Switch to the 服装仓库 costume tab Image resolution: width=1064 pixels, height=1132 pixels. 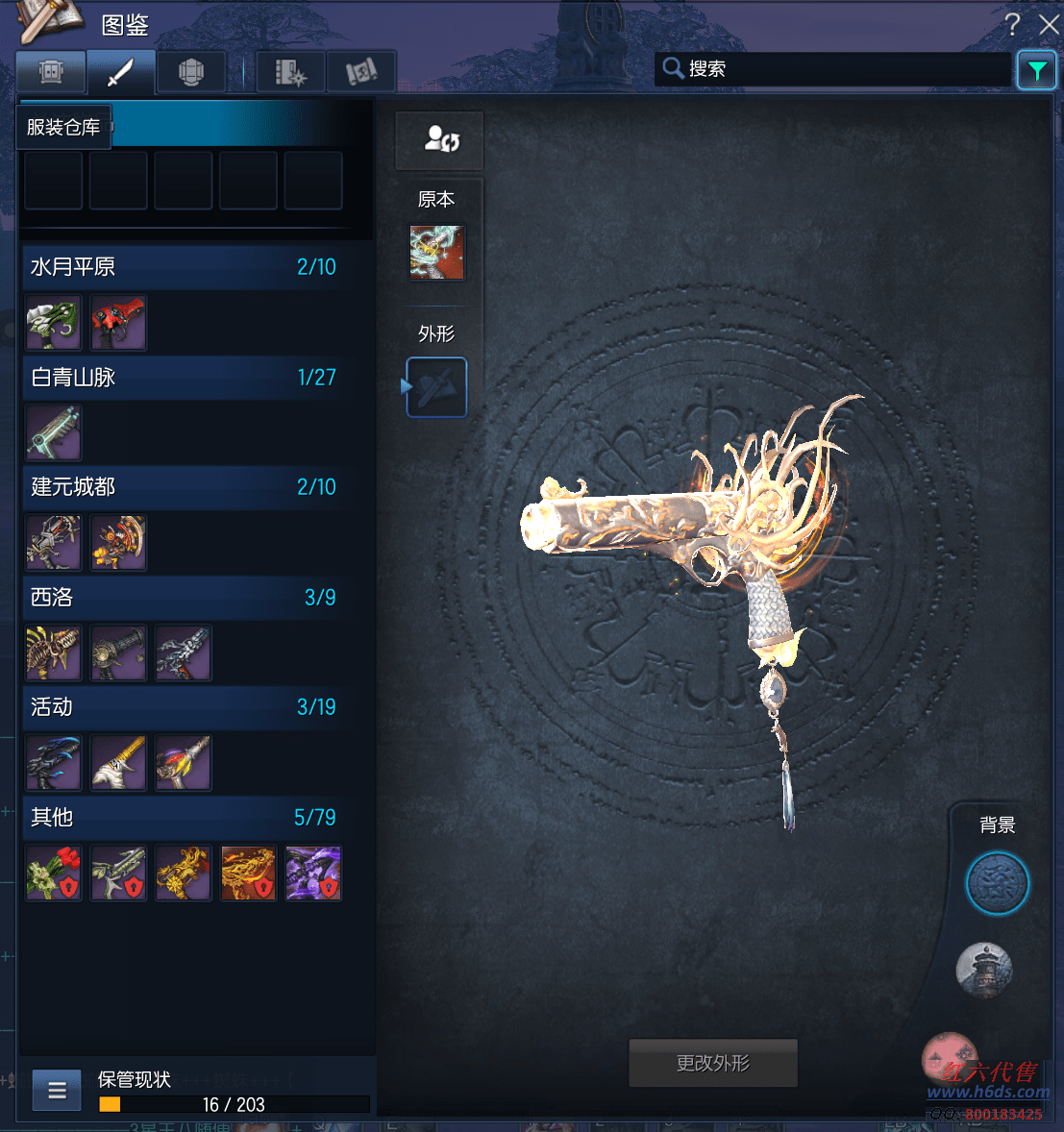click(51, 72)
